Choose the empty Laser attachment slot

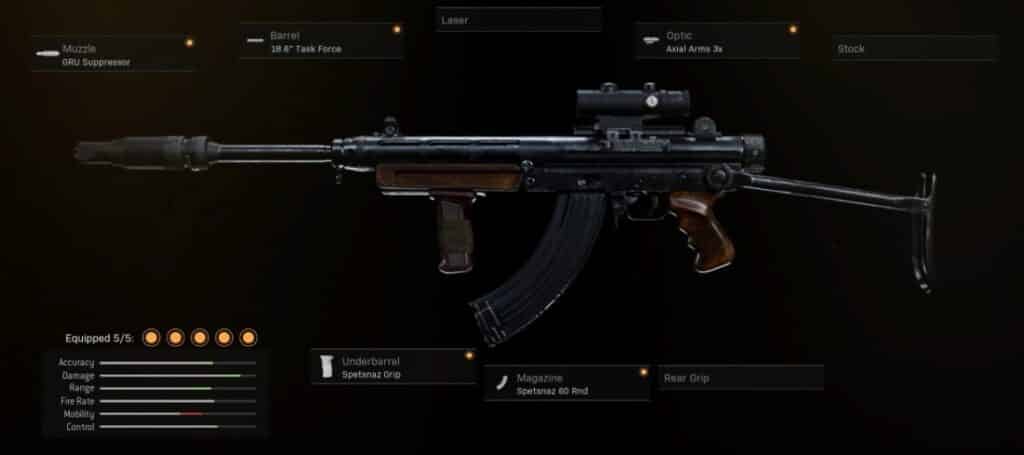pyautogui.click(x=518, y=20)
